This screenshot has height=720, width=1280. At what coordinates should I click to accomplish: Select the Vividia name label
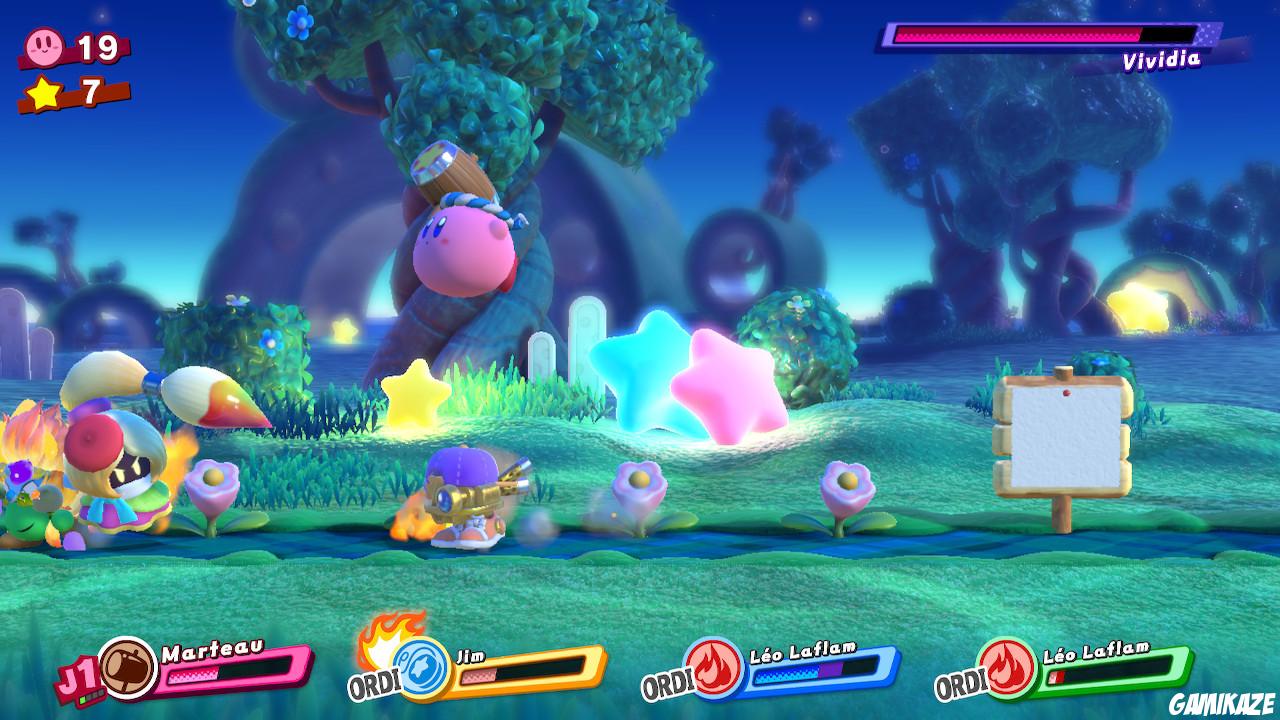pyautogui.click(x=1163, y=61)
